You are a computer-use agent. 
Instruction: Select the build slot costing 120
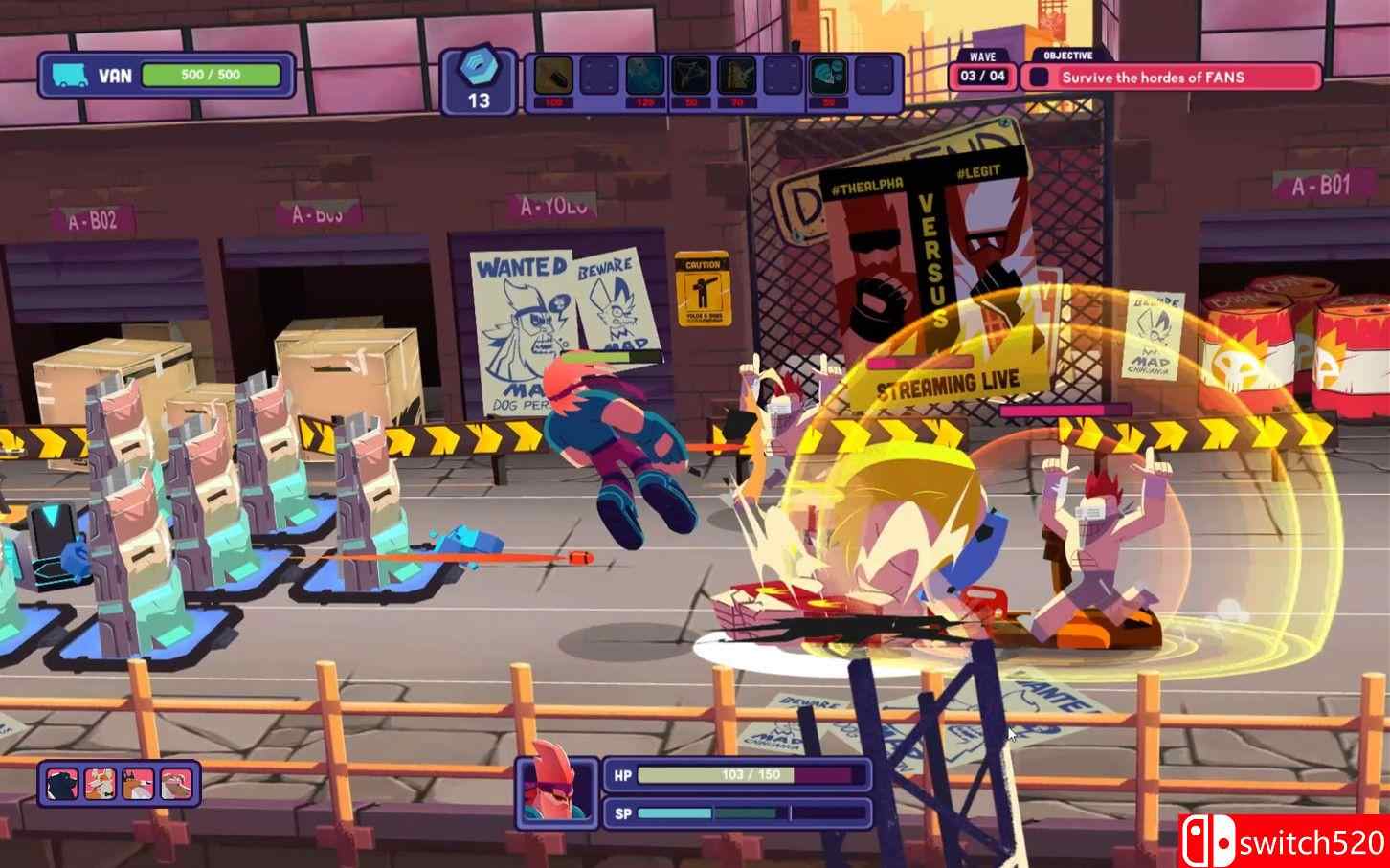pyautogui.click(x=645, y=76)
